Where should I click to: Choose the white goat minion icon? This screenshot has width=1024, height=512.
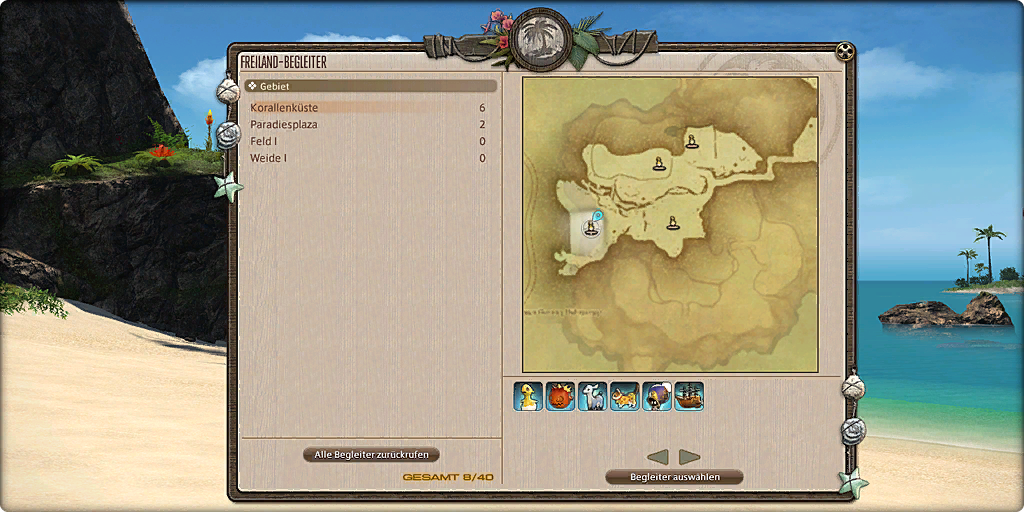[592, 396]
